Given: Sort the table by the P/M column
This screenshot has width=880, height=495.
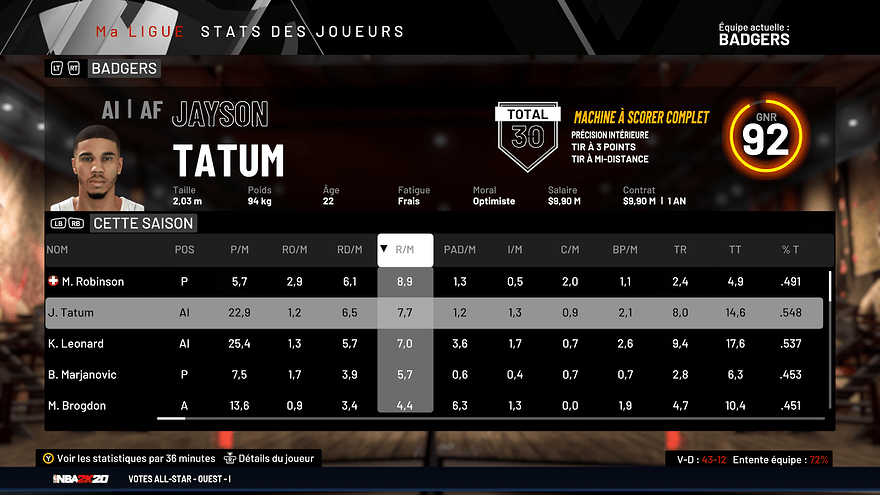Looking at the screenshot, I should [238, 250].
